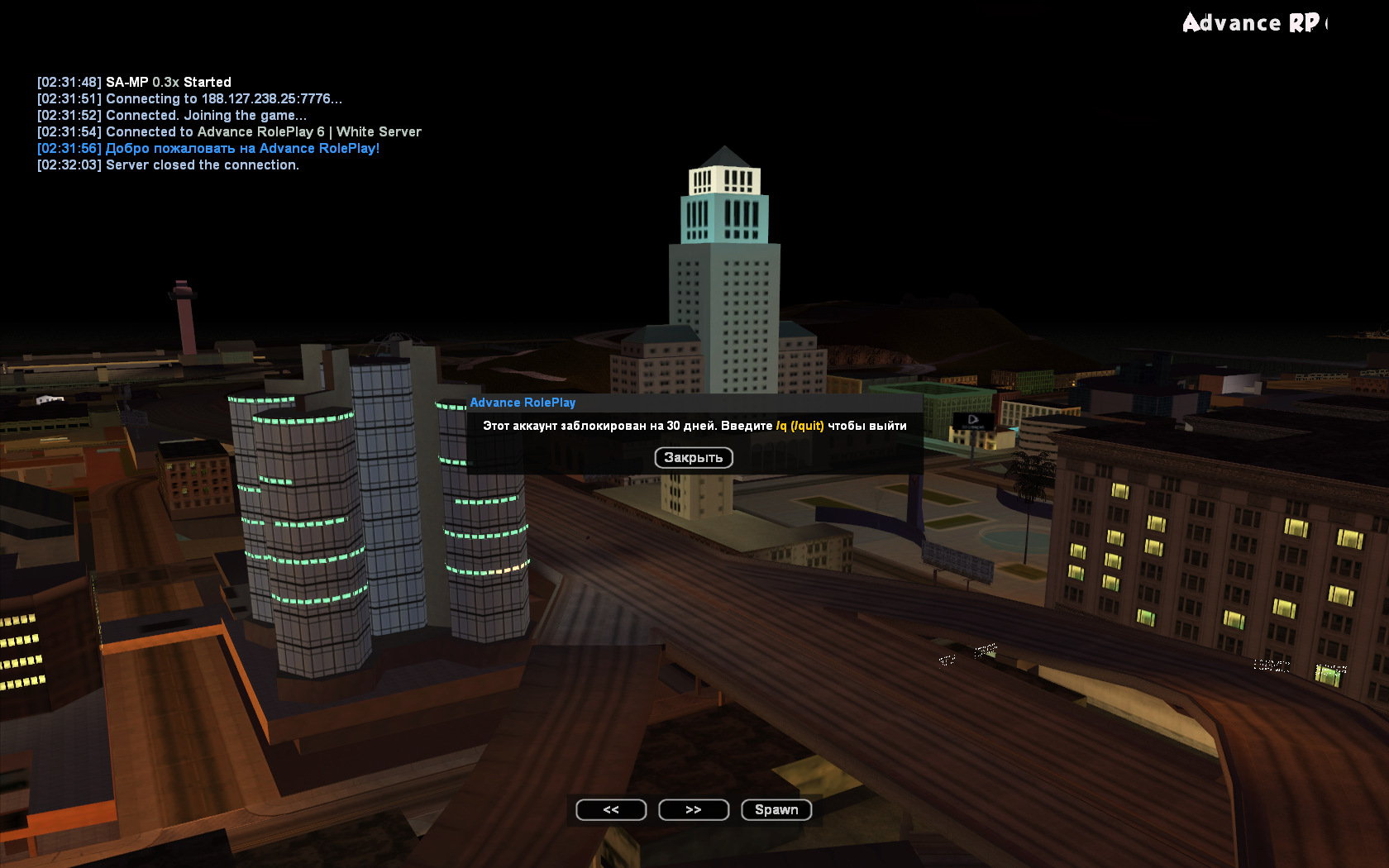
Task: Select previous class with << button
Action: (x=611, y=809)
